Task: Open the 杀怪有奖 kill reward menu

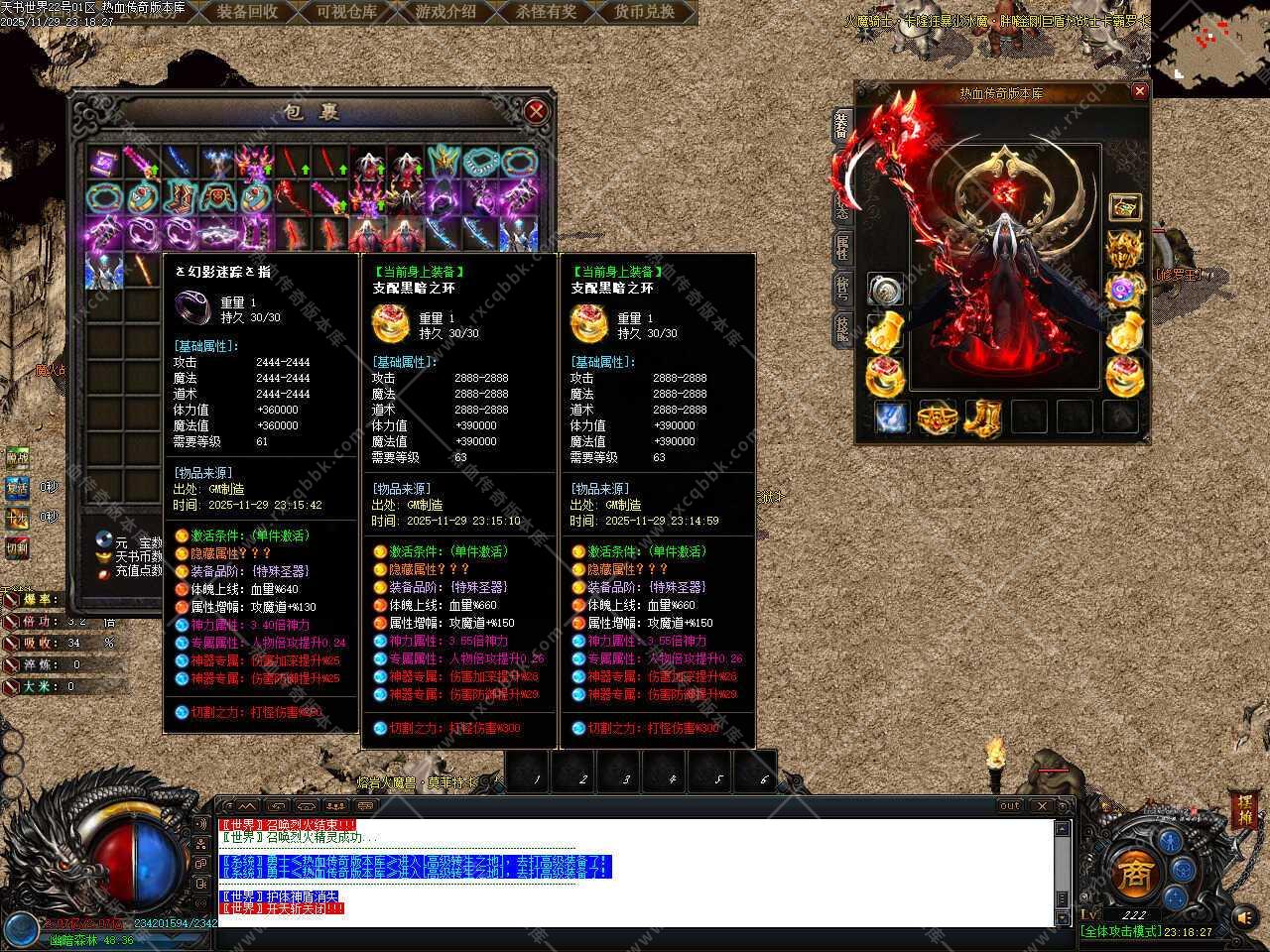Action: tap(546, 12)
